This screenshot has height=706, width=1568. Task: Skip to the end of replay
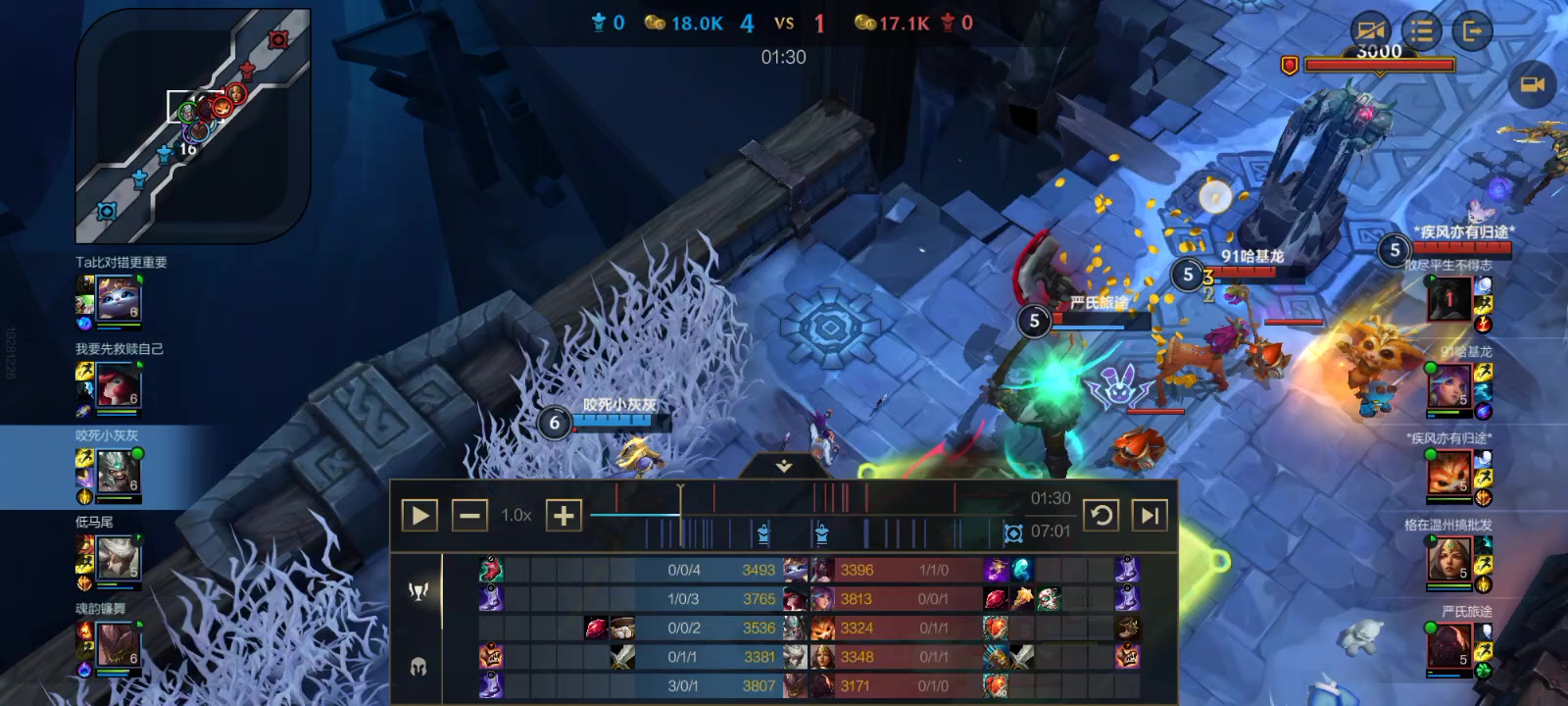click(x=1150, y=515)
